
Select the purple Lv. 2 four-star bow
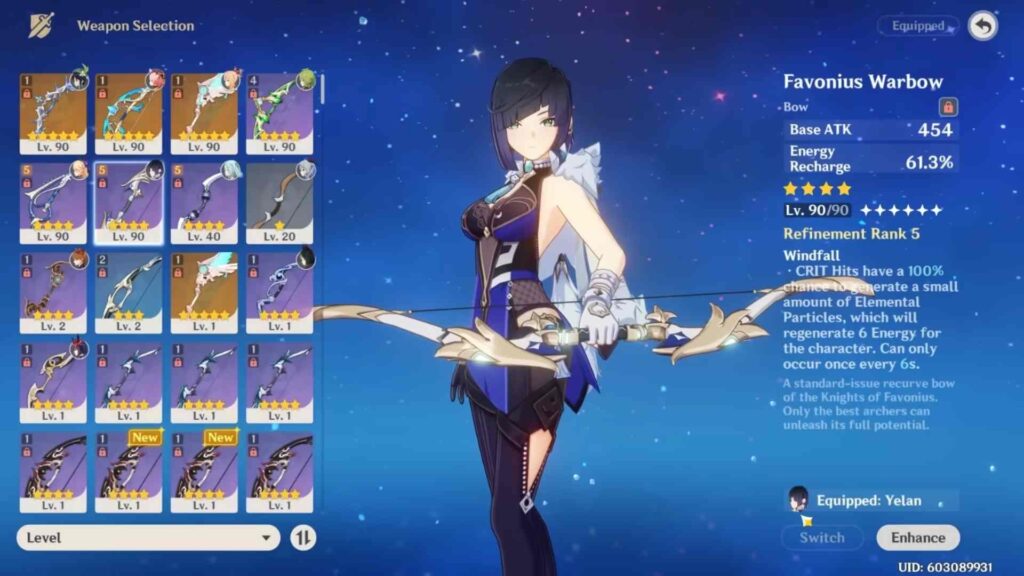click(x=52, y=293)
